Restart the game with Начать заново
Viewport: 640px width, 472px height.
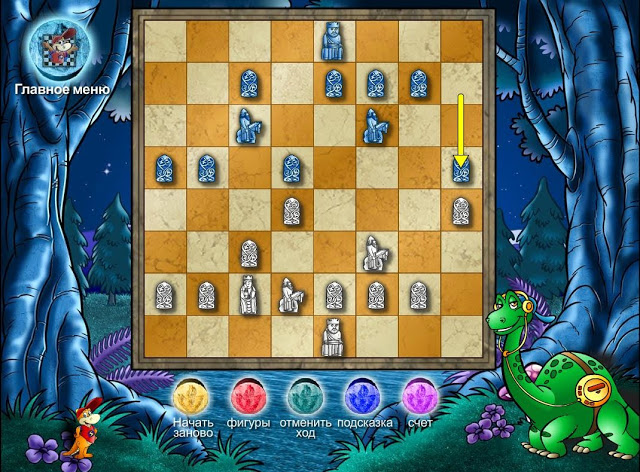(x=192, y=395)
